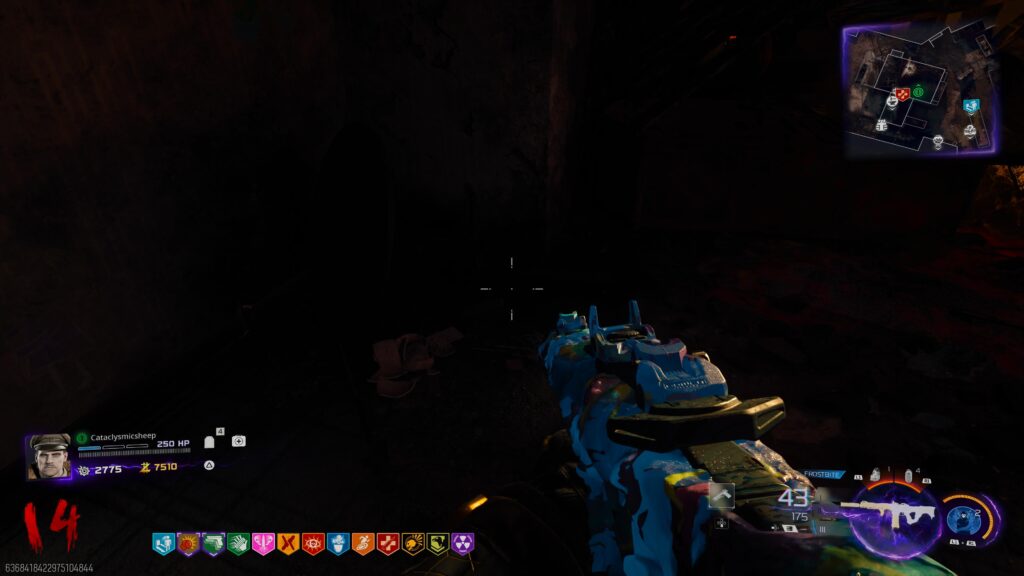Select the green pistol perk icon
This screenshot has width=1024, height=576.
213,543
